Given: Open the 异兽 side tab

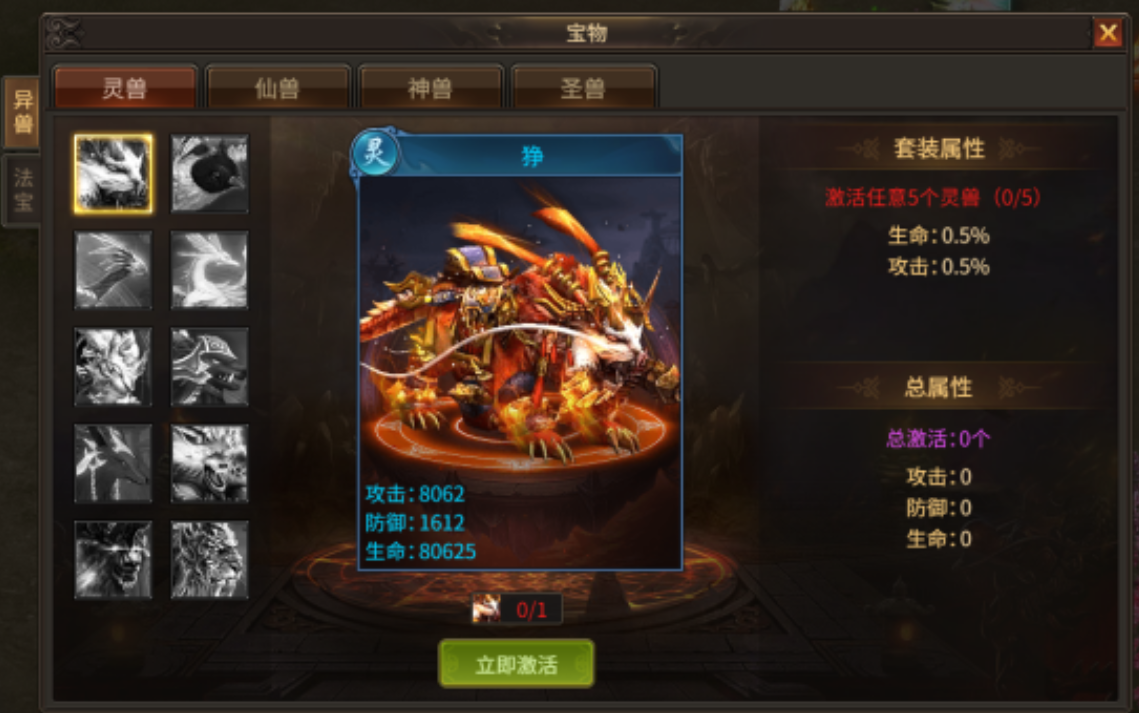Looking at the screenshot, I should coord(22,113).
